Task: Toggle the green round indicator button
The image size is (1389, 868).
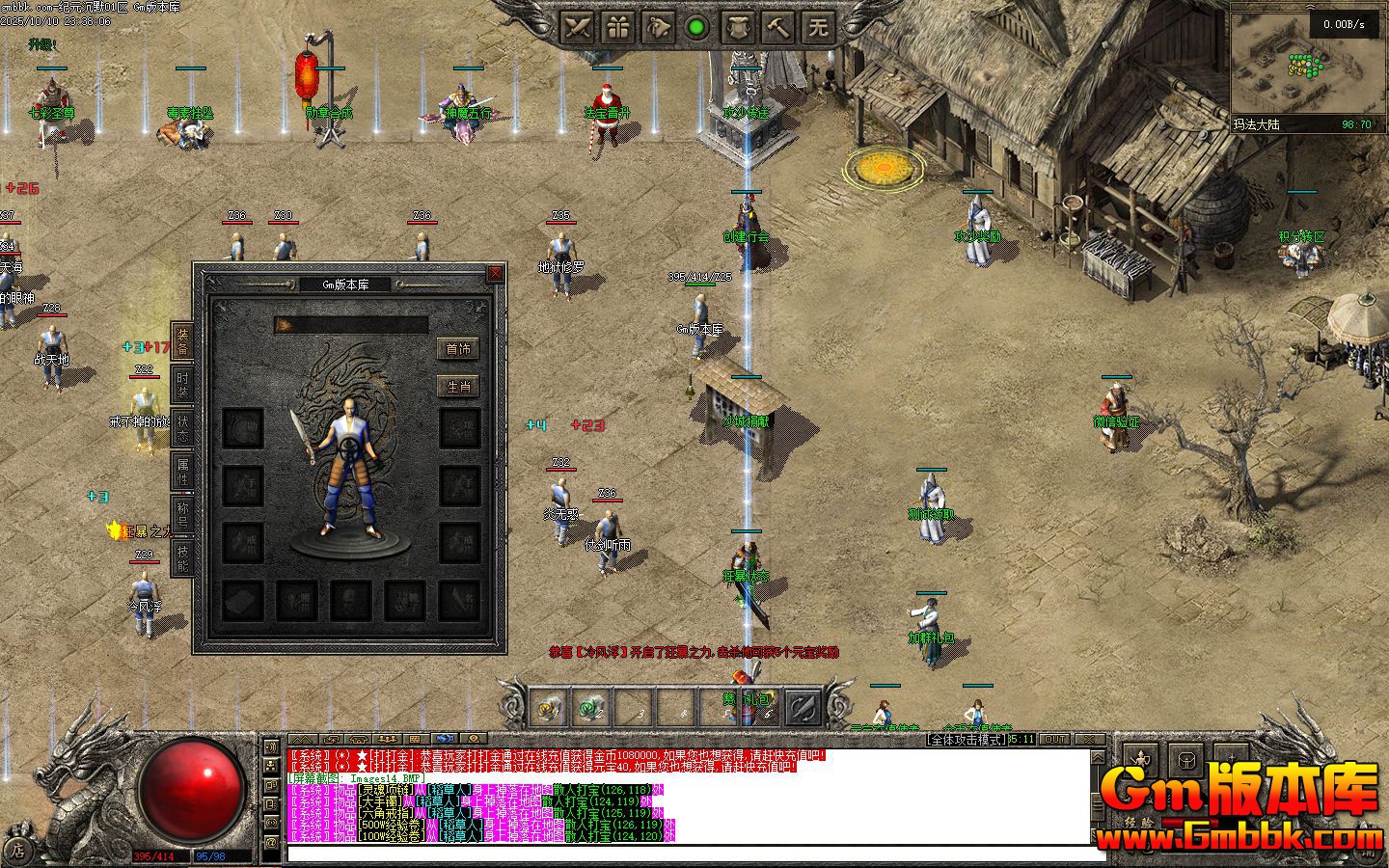Action: click(x=696, y=27)
